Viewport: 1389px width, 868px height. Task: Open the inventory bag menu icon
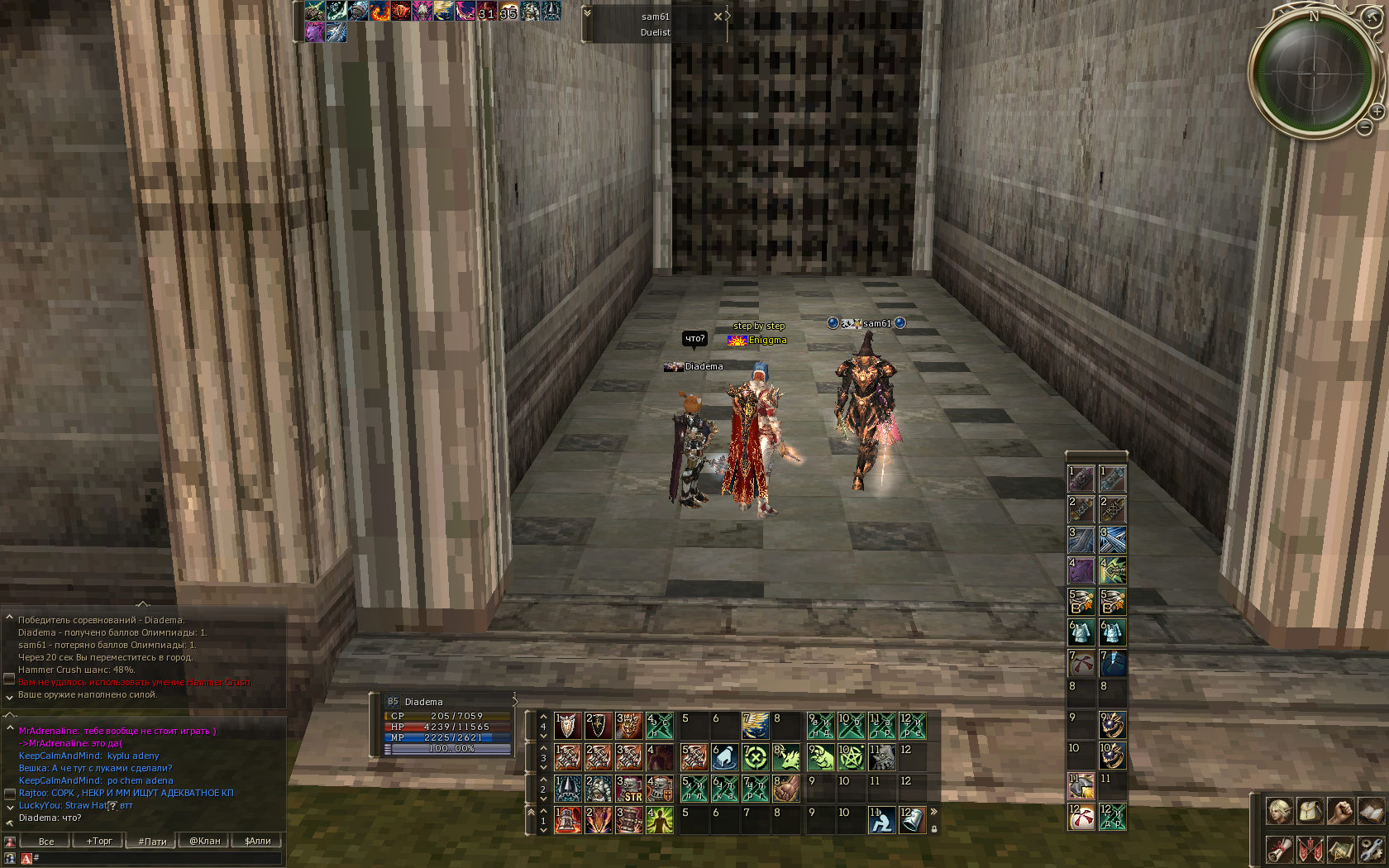pyautogui.click(x=1310, y=811)
